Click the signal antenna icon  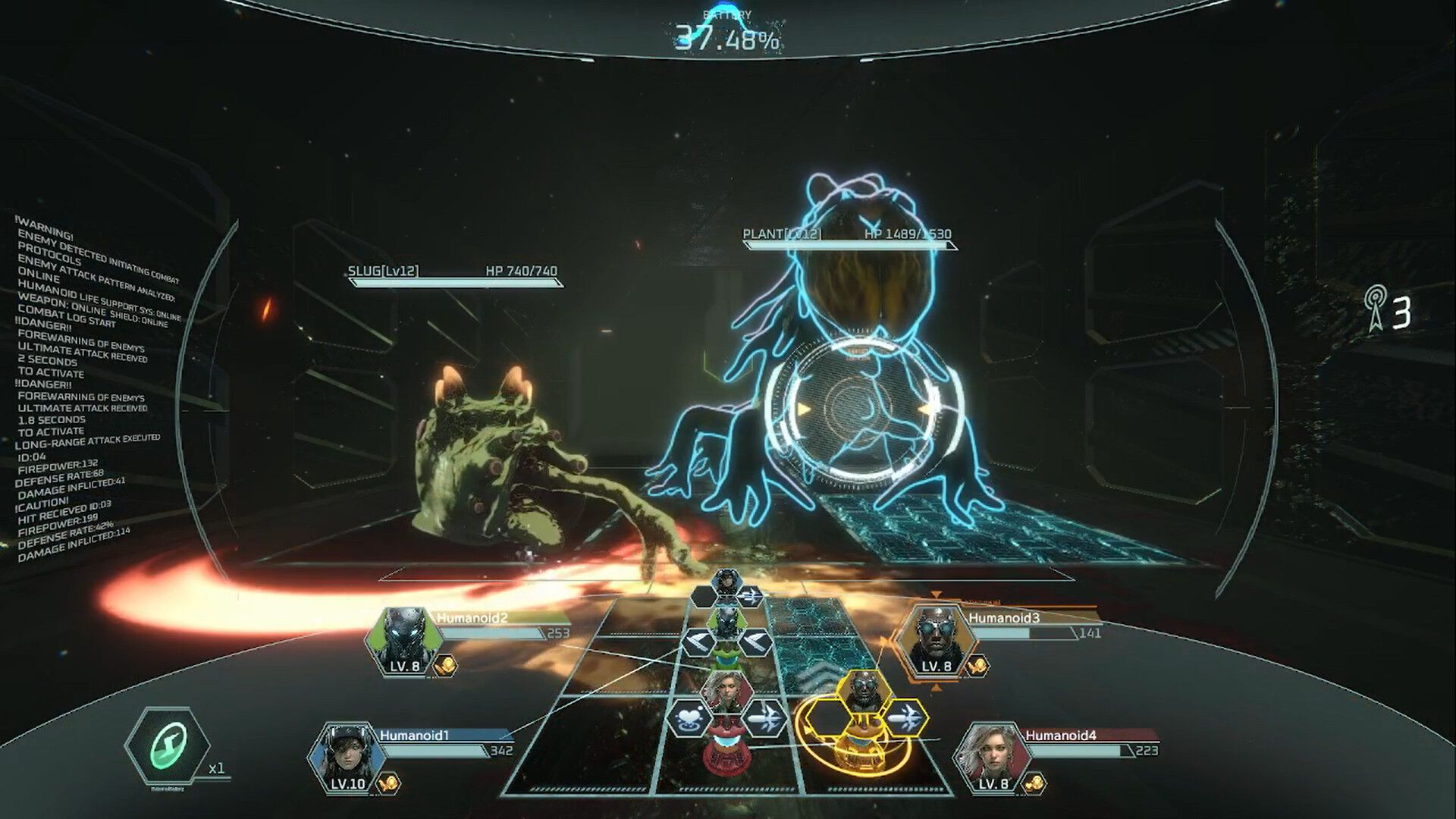pyautogui.click(x=1373, y=309)
